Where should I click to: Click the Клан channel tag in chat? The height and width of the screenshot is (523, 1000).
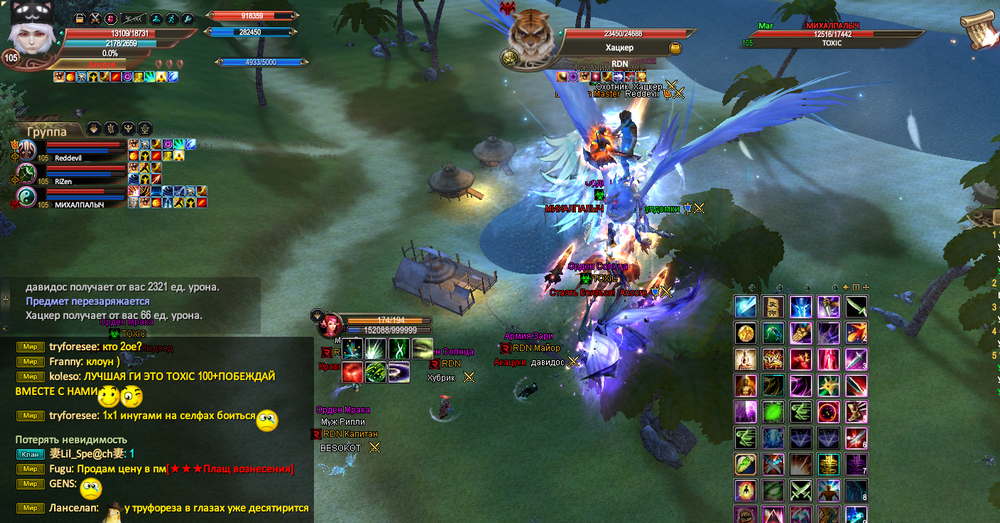29,453
